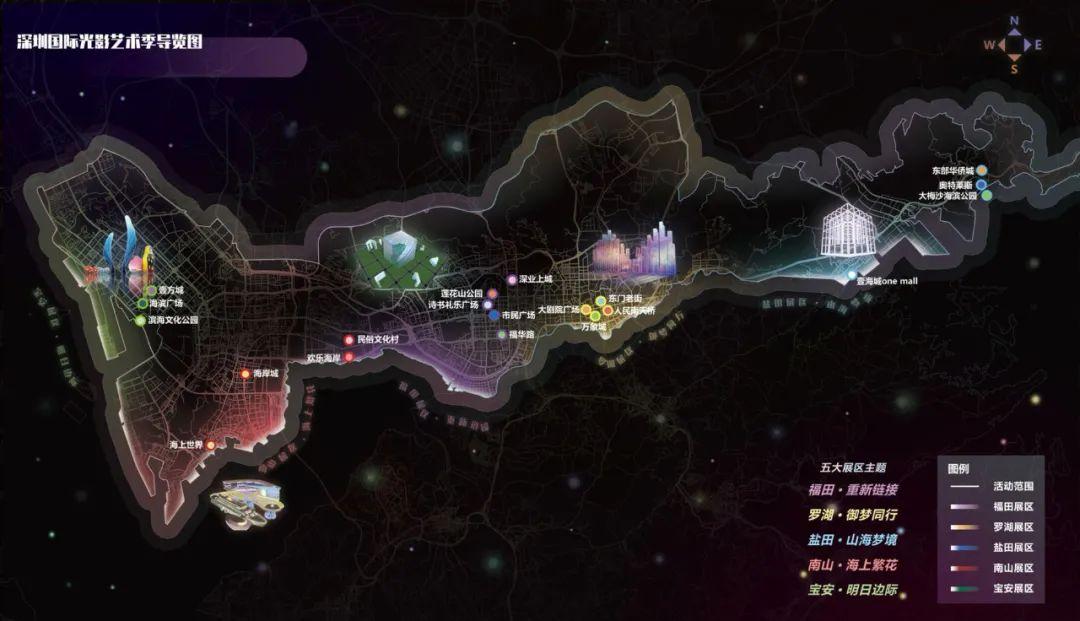Click the 海岸城 location marker
1080x621 pixels.
click(245, 374)
